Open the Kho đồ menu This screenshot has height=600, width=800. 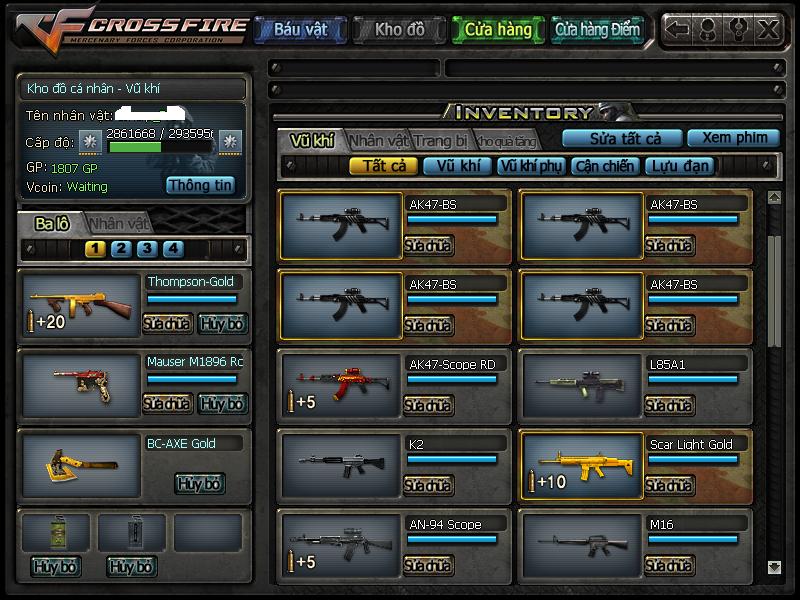coord(399,30)
